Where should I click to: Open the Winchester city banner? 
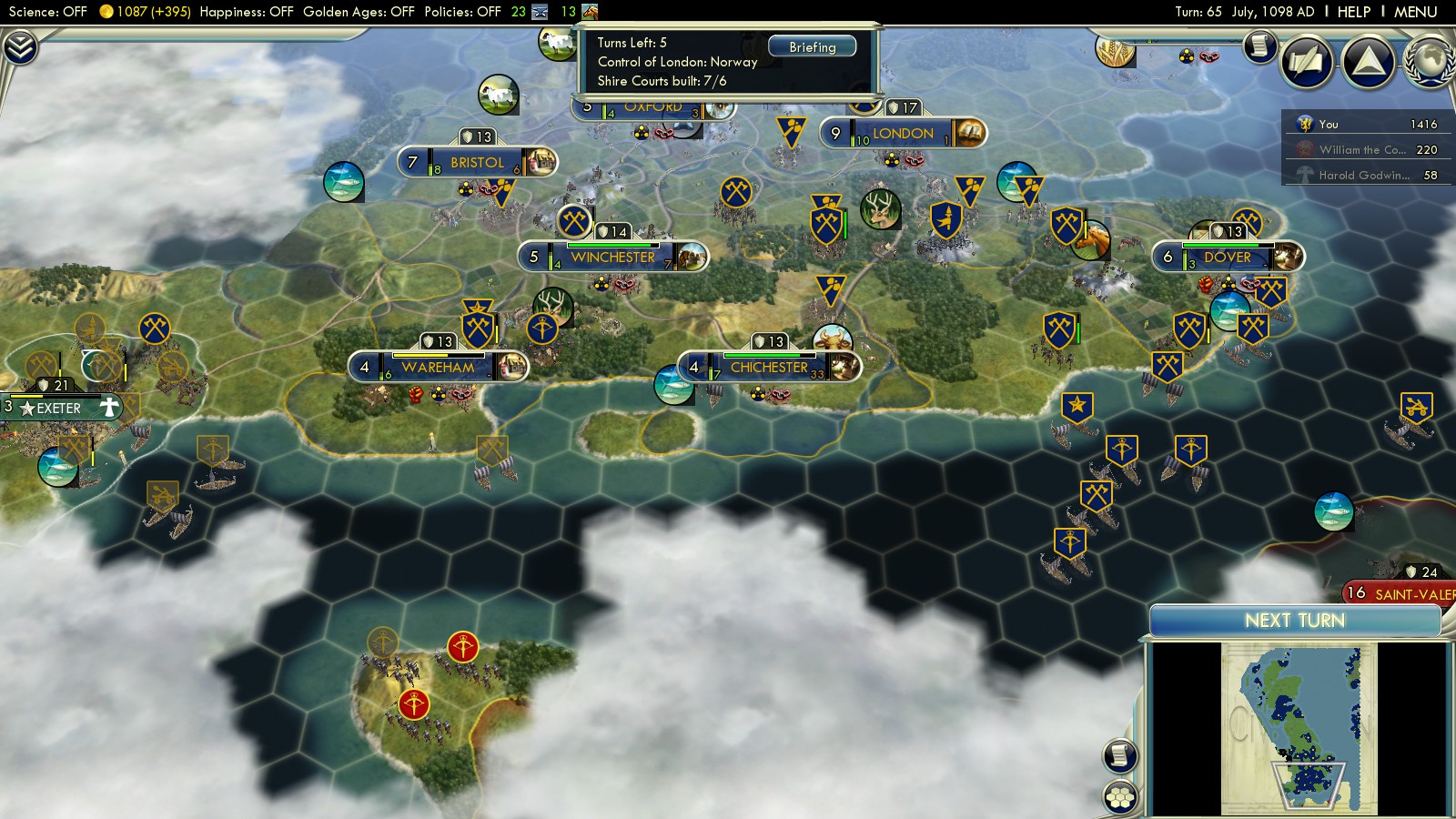click(612, 258)
